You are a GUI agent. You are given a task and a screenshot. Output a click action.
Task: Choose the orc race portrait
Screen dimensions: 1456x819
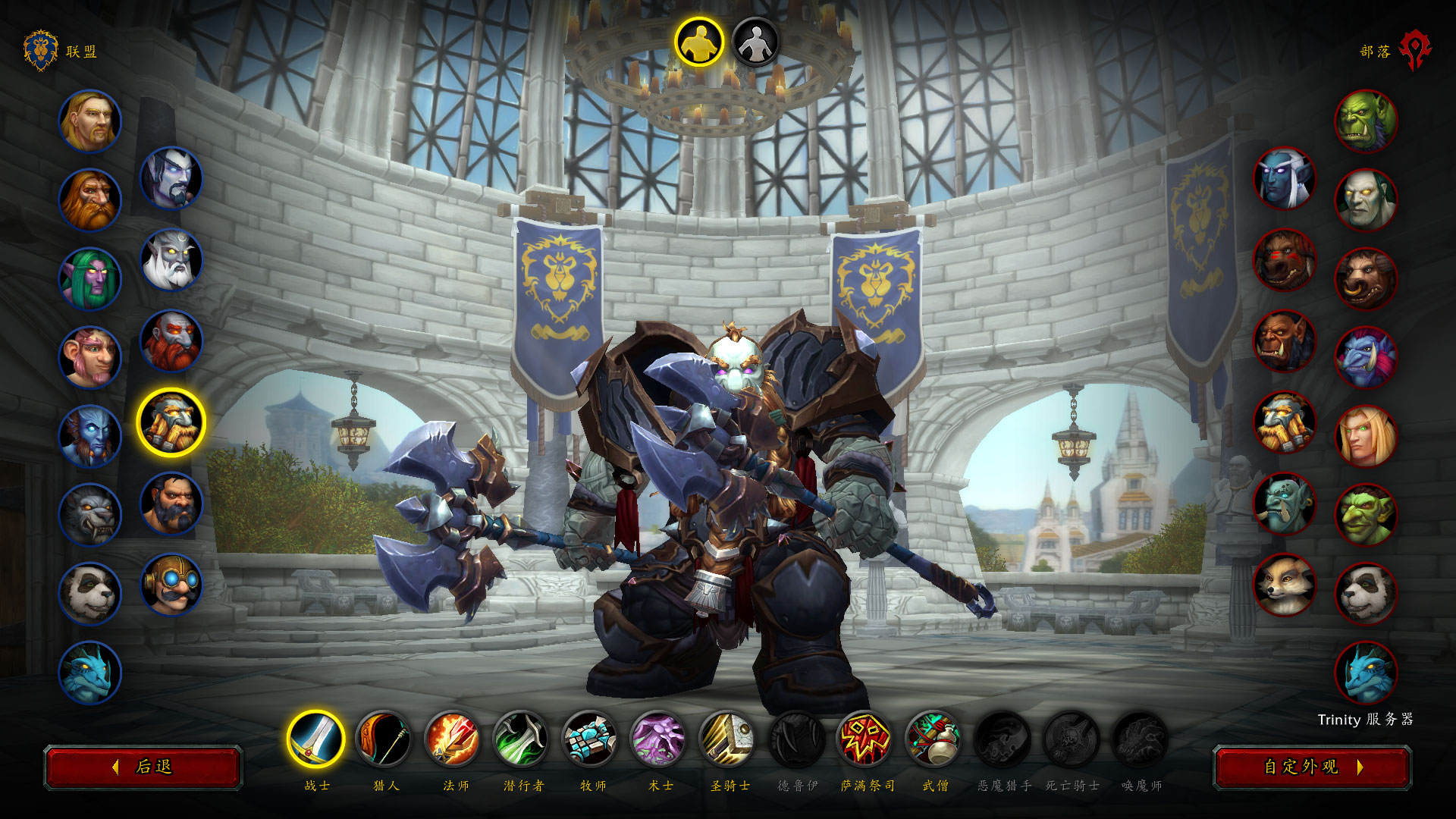[1366, 121]
